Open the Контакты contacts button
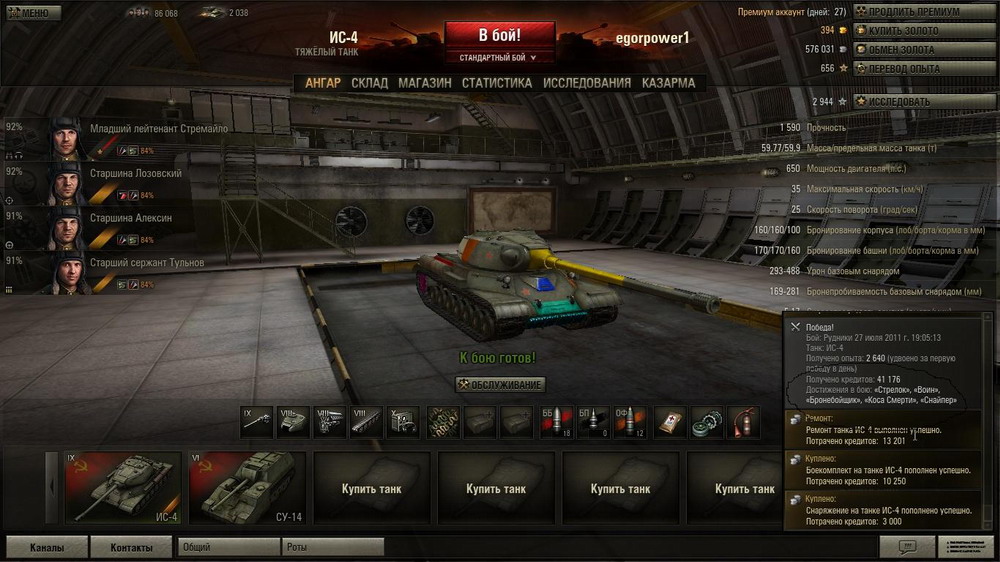 tap(131, 547)
